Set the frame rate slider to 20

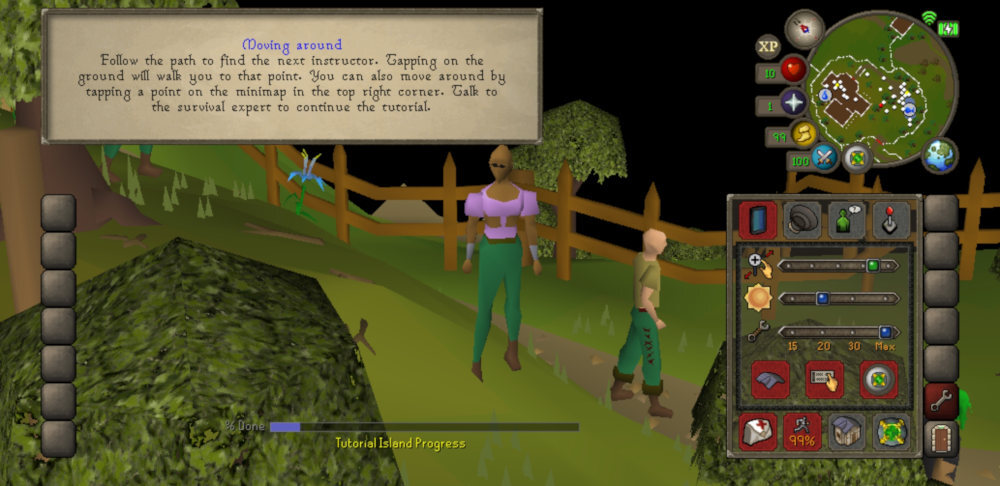[820, 332]
